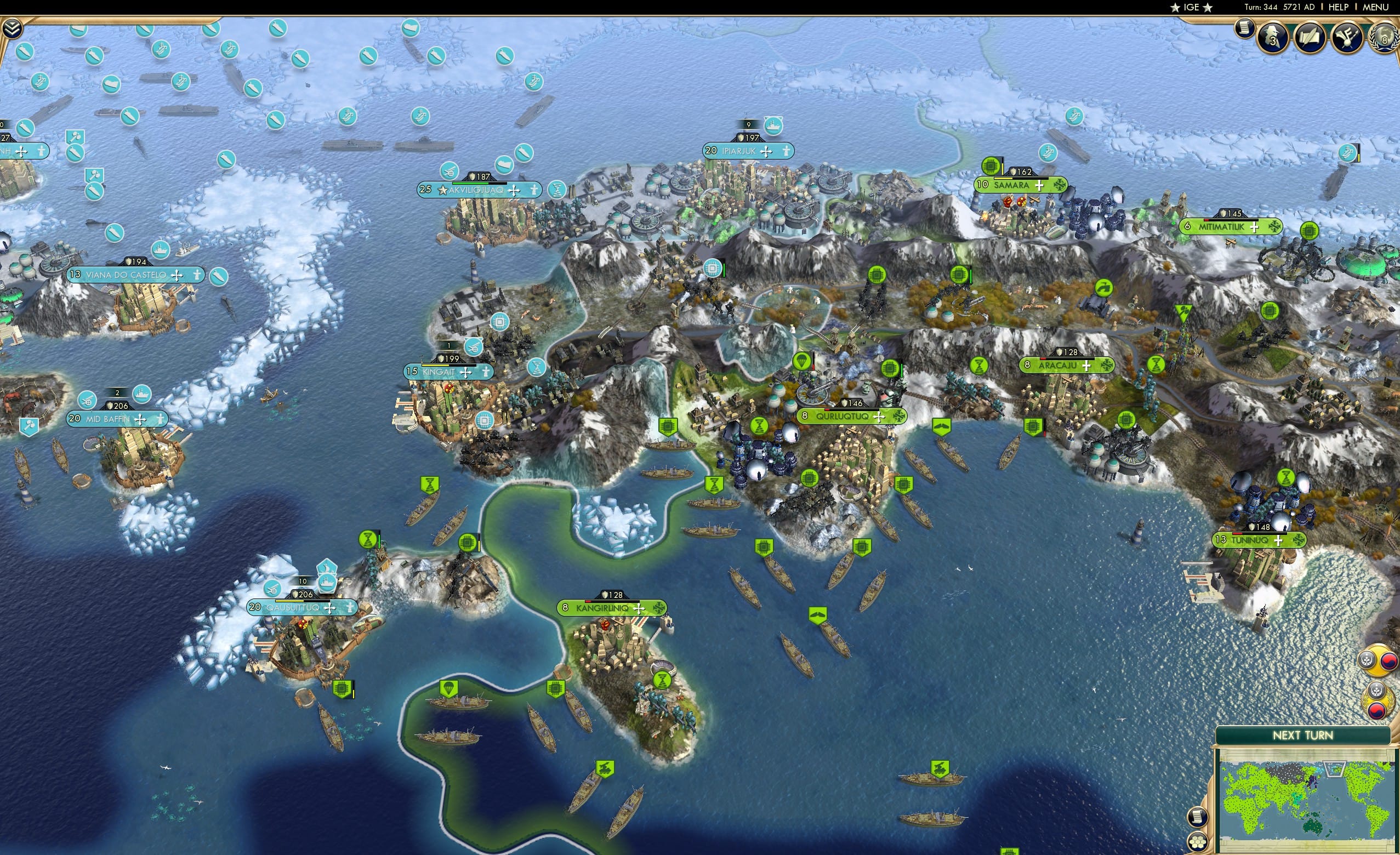
Task: Select the Korea yin-yang emblem above the minimap
Action: click(1389, 663)
